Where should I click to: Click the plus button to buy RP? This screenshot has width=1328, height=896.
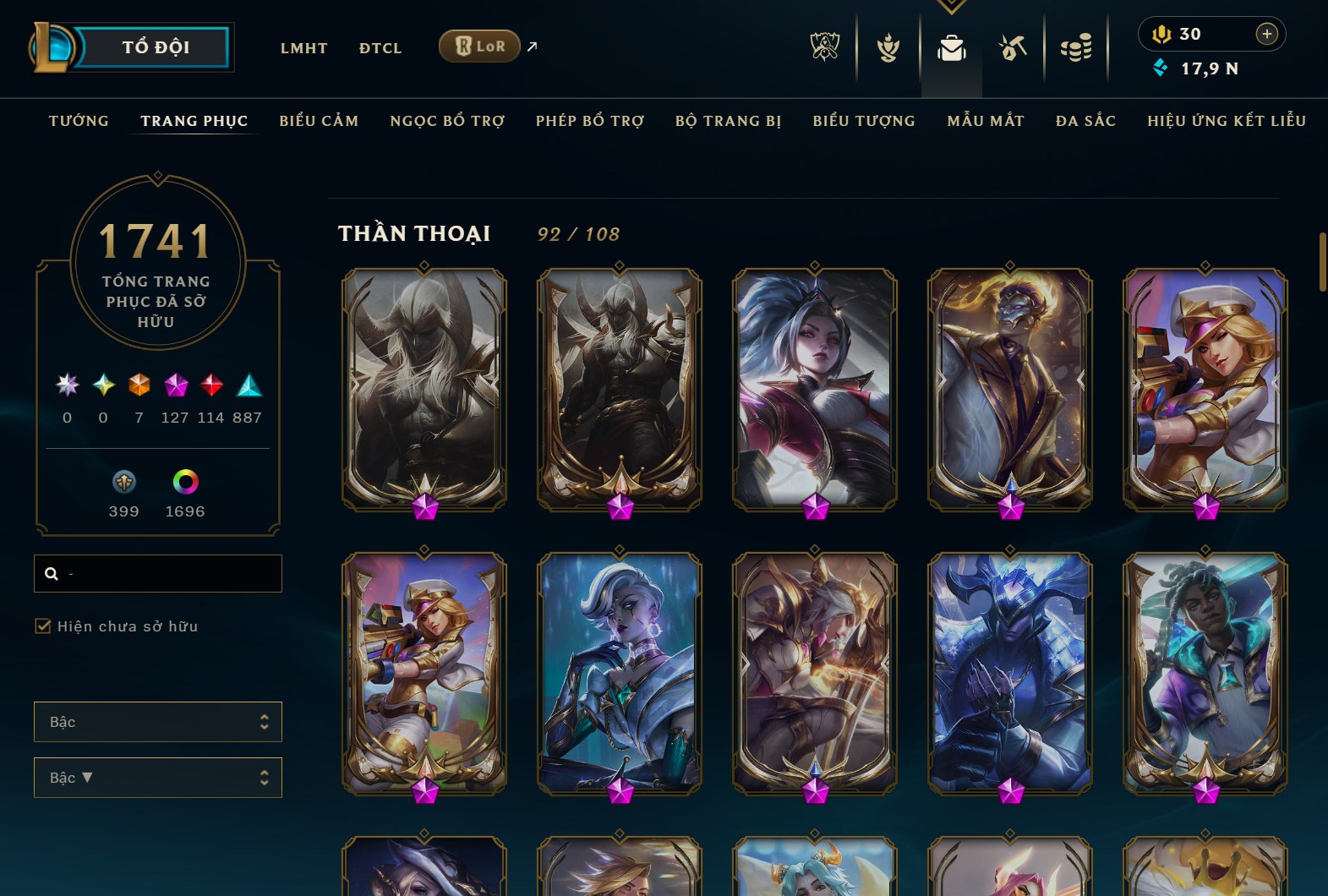tap(1265, 34)
